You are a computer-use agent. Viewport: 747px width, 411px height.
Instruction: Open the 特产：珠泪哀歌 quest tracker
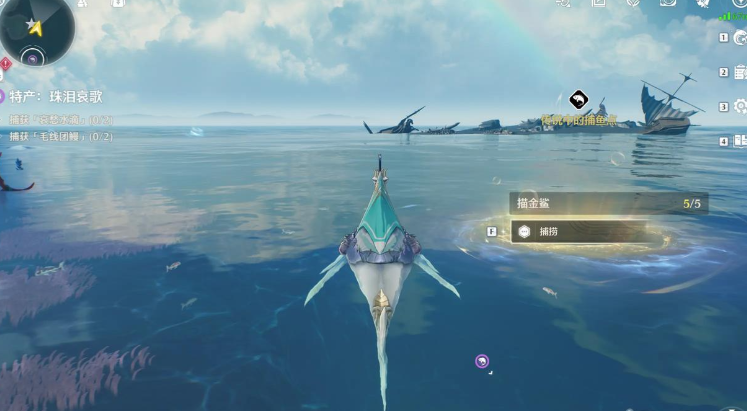57,97
